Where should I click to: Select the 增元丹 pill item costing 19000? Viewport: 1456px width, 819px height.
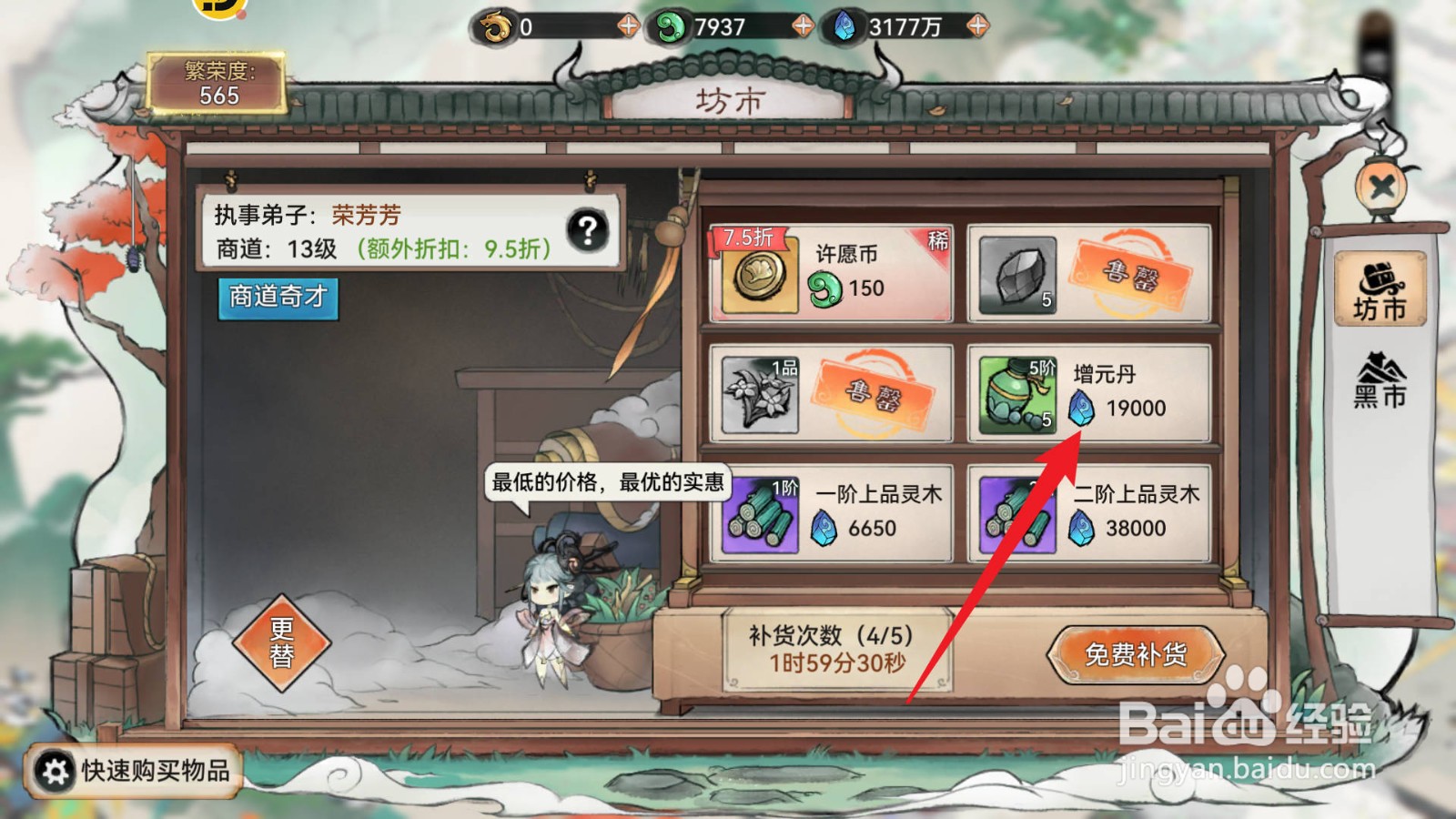pyautogui.click(x=1092, y=393)
